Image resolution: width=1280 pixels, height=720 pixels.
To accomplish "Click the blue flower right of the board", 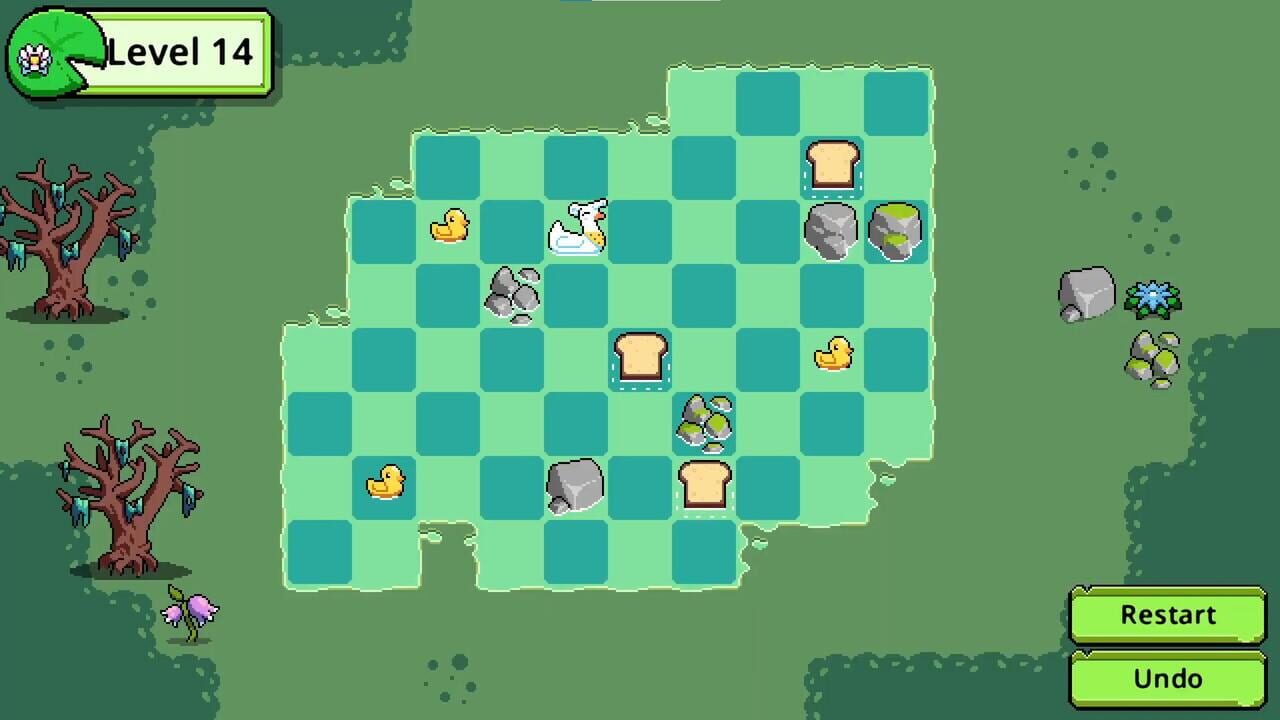I will click(1155, 298).
